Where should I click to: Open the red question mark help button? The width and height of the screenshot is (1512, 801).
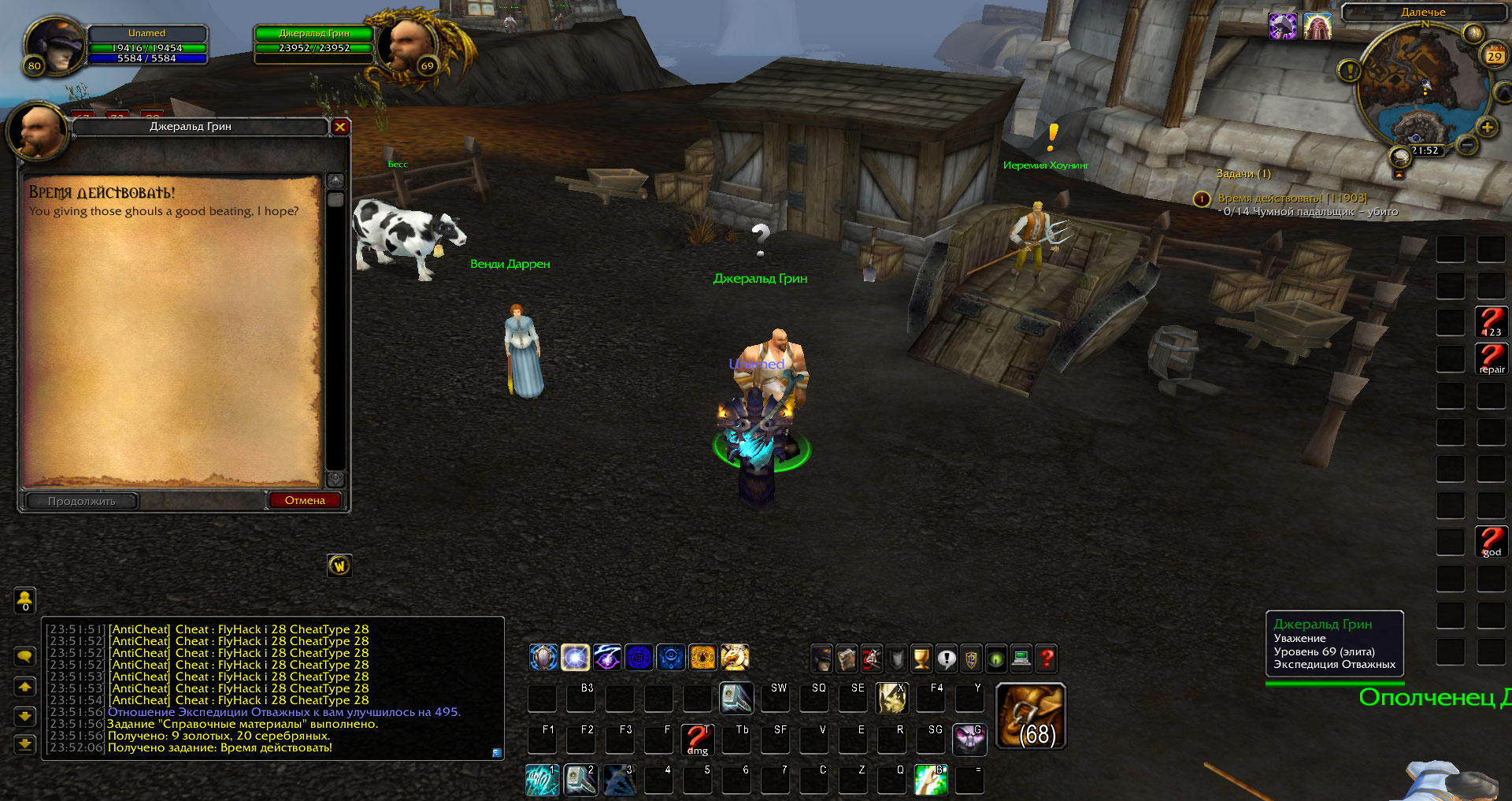(x=1046, y=658)
